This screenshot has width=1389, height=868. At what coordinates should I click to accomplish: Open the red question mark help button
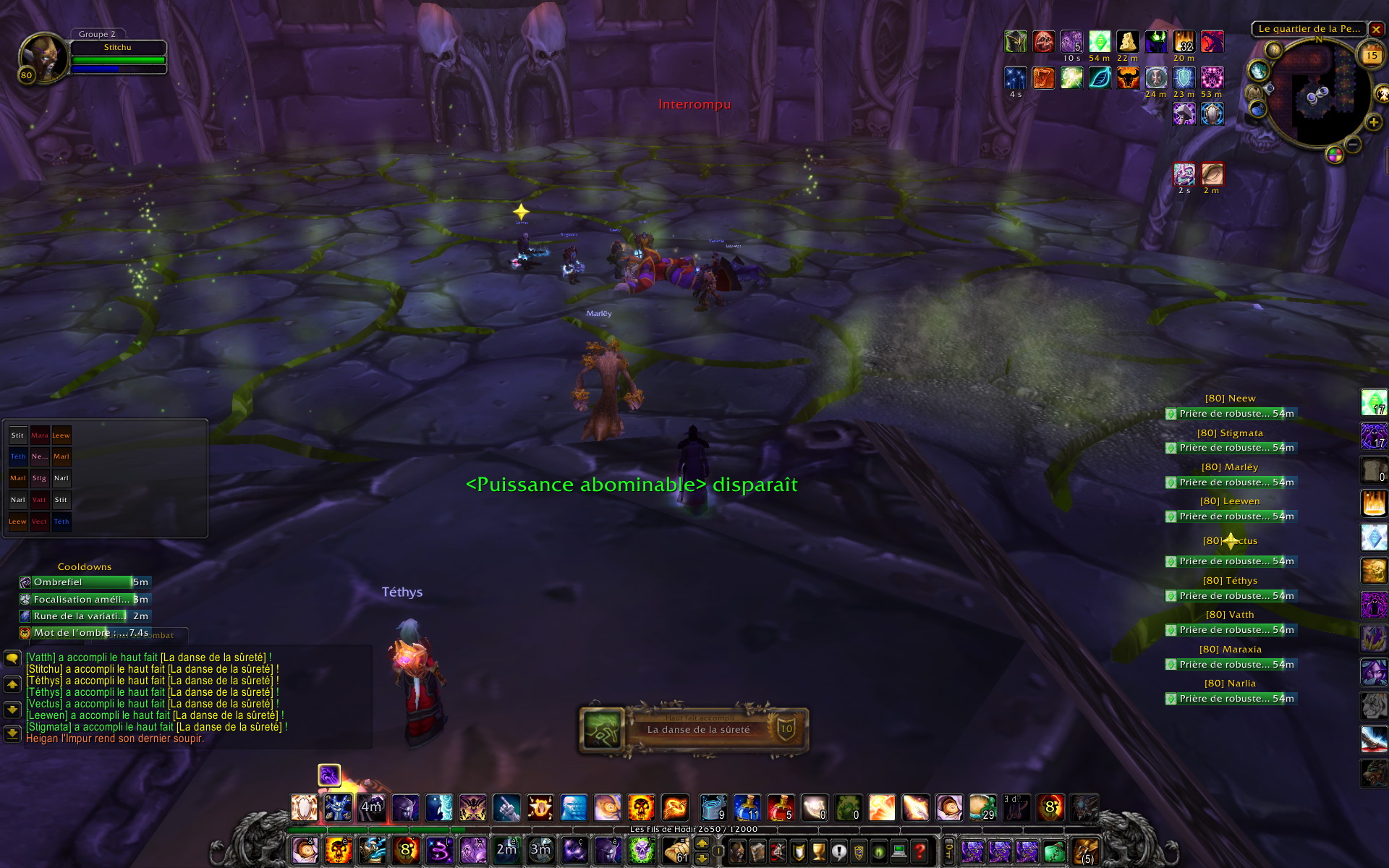click(919, 851)
